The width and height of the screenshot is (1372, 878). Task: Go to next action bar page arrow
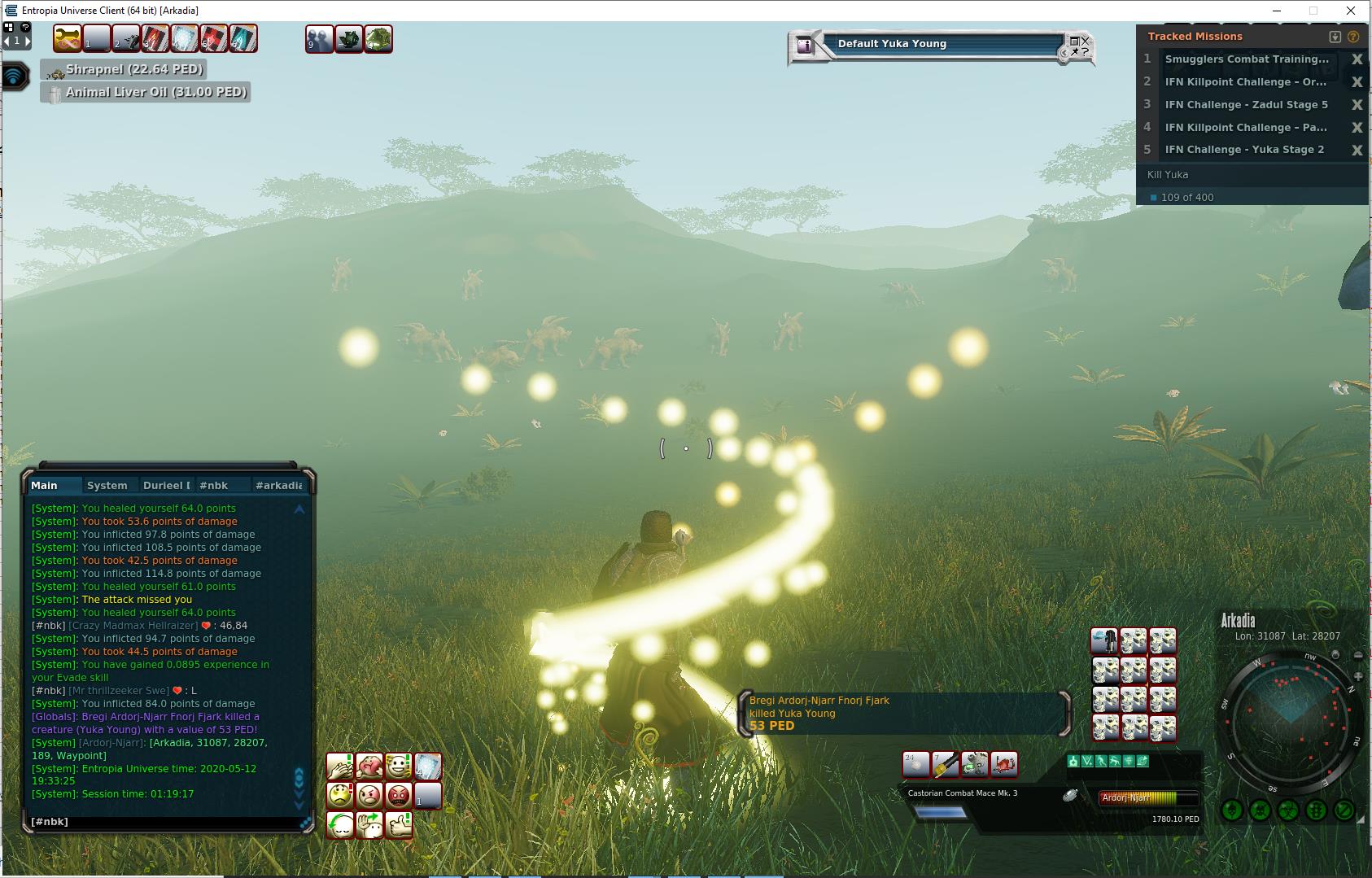(x=27, y=41)
